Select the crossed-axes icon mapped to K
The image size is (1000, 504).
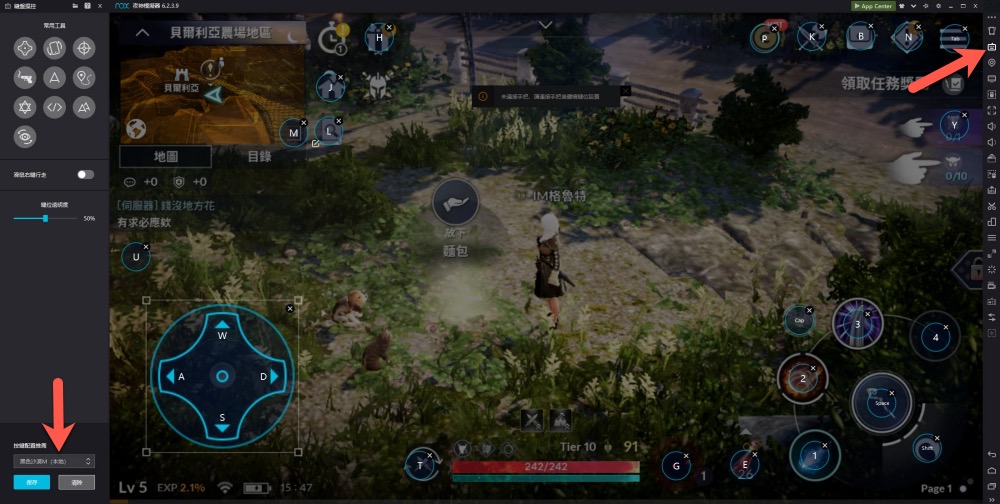(812, 38)
